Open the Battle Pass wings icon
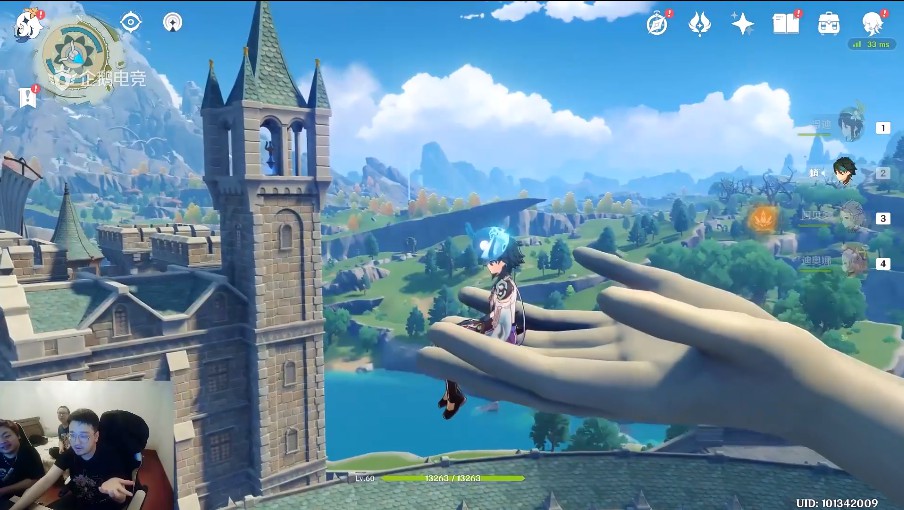Viewport: 904px width, 510px height. tap(699, 24)
